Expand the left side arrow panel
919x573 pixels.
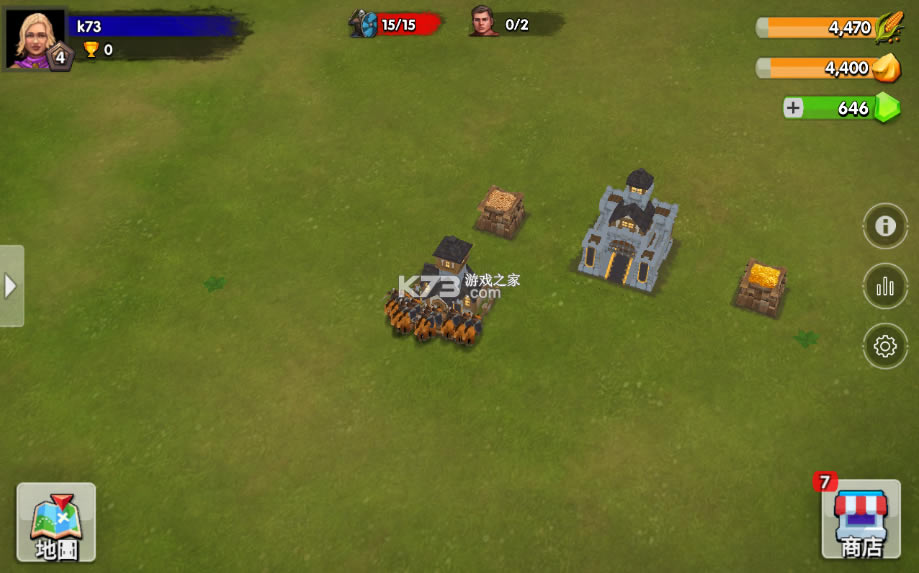11,286
